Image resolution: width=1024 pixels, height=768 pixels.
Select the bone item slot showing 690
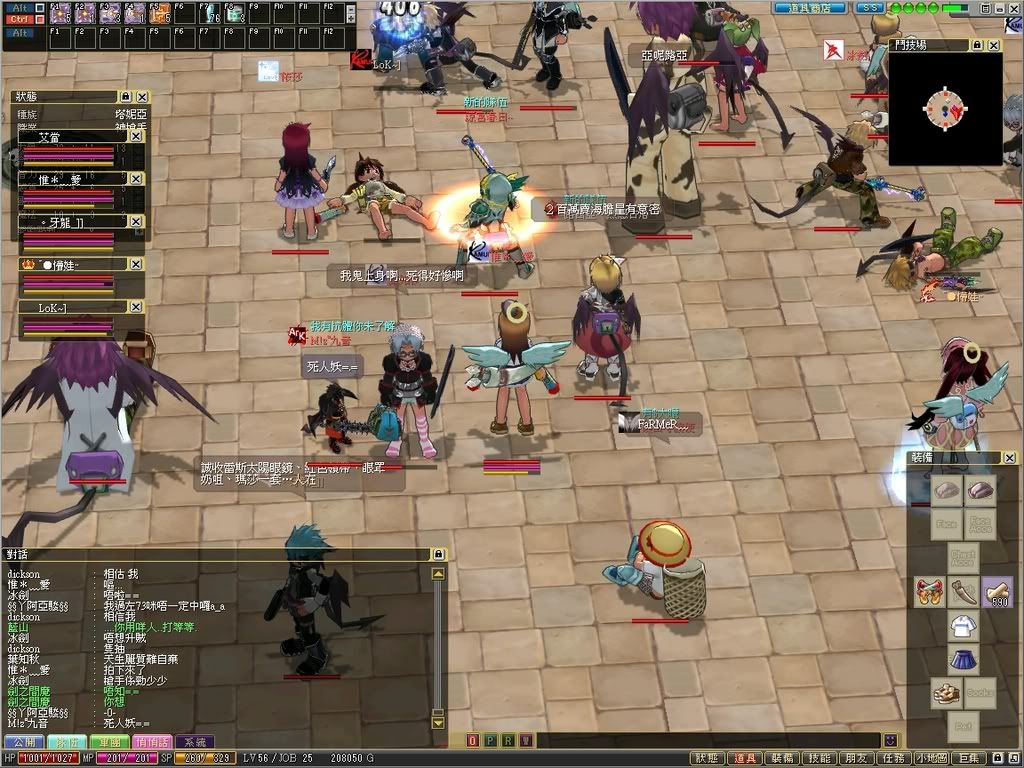point(997,592)
